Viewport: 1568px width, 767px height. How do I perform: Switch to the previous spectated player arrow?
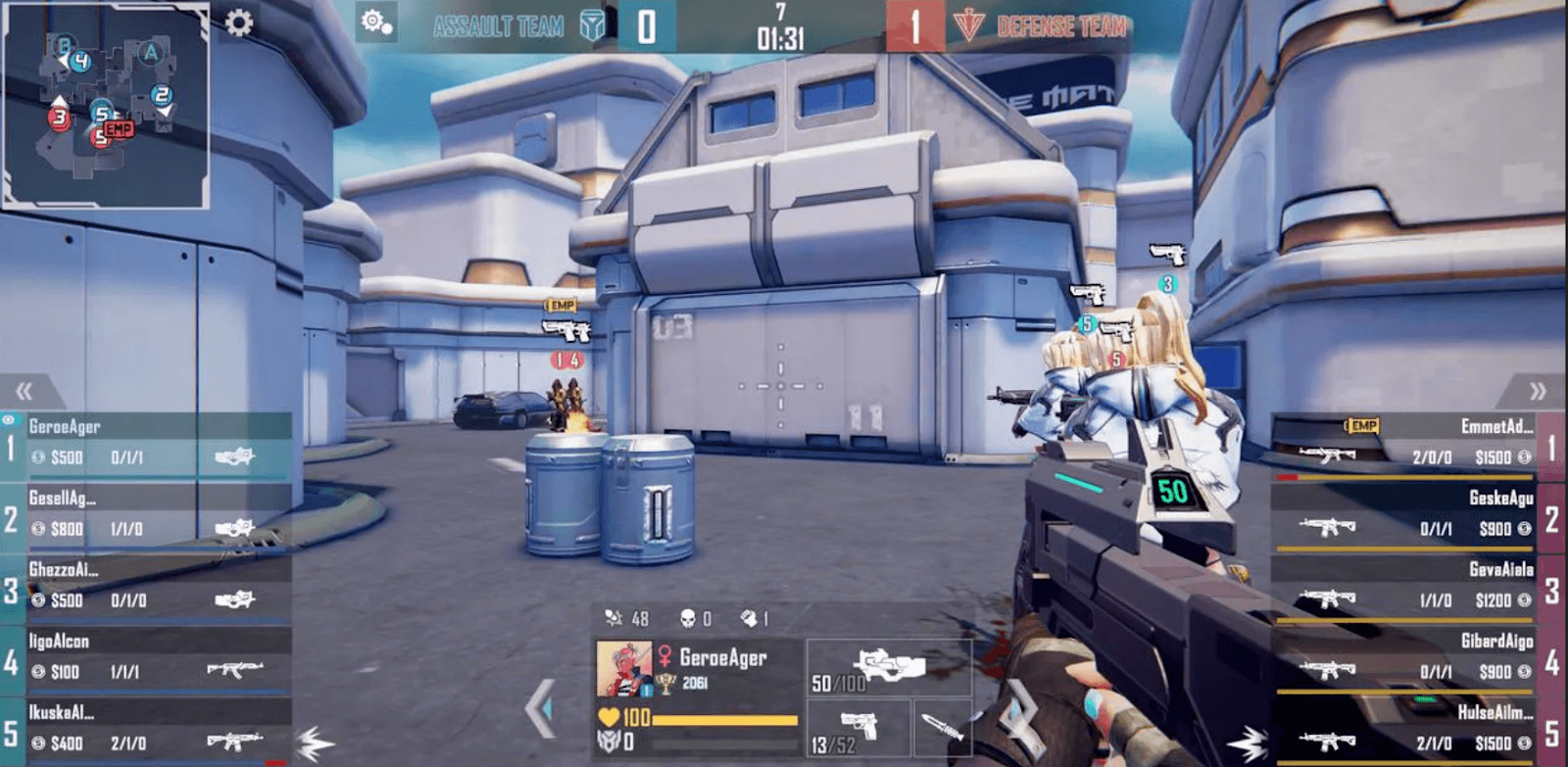[540, 707]
